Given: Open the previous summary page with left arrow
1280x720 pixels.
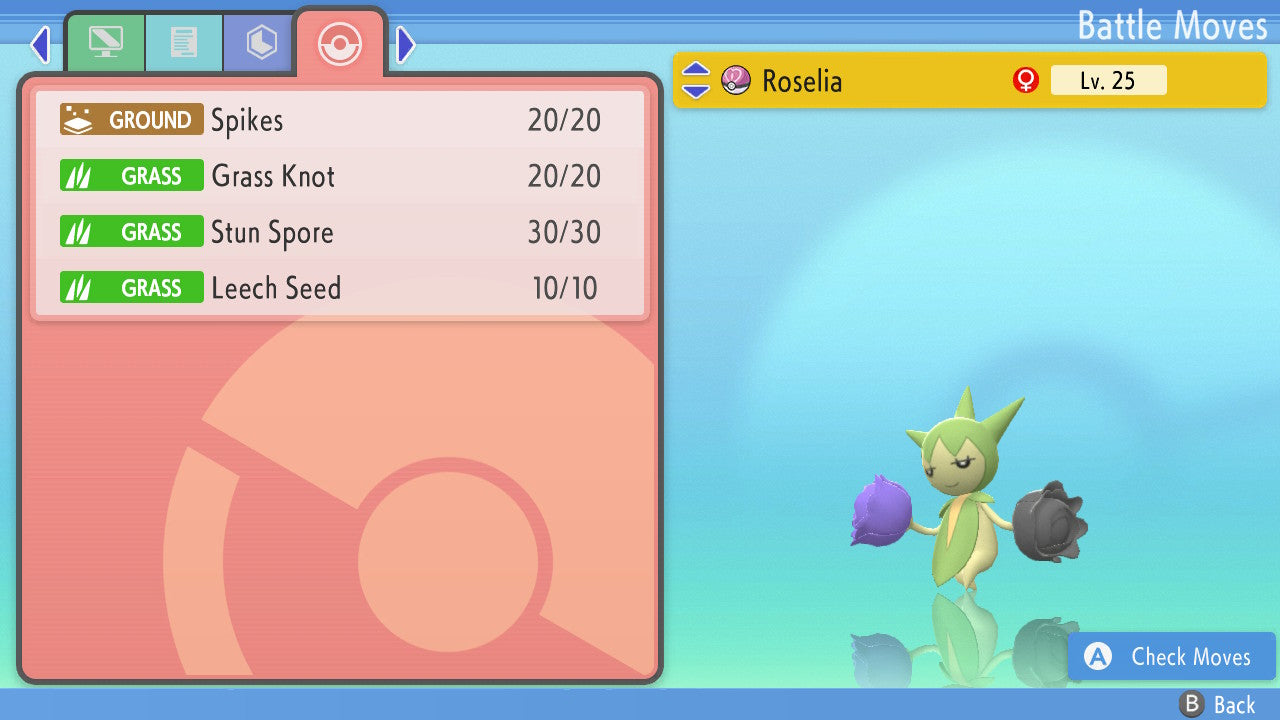Looking at the screenshot, I should pyautogui.click(x=39, y=44).
